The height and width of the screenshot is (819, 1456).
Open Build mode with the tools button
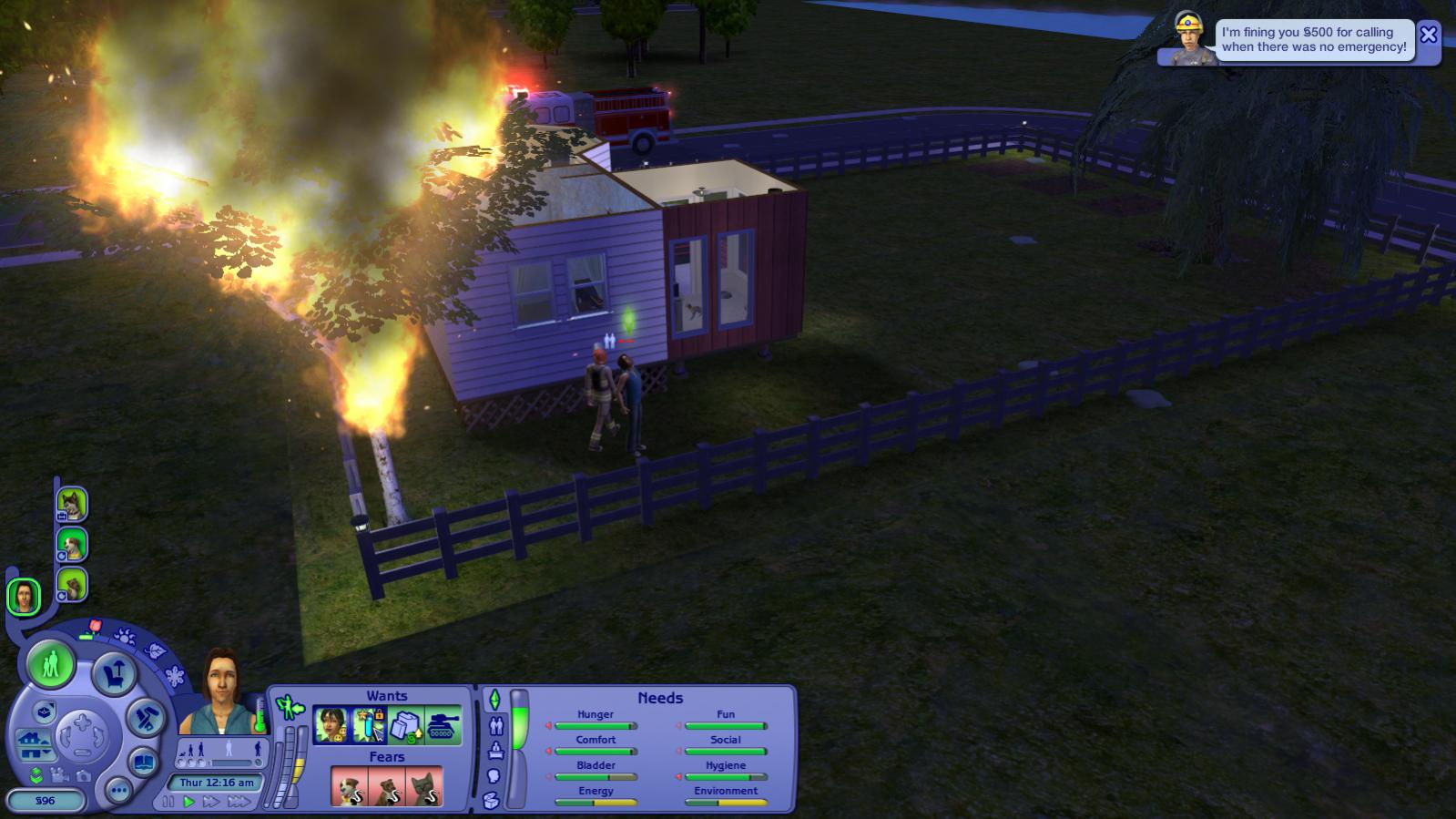point(145,717)
